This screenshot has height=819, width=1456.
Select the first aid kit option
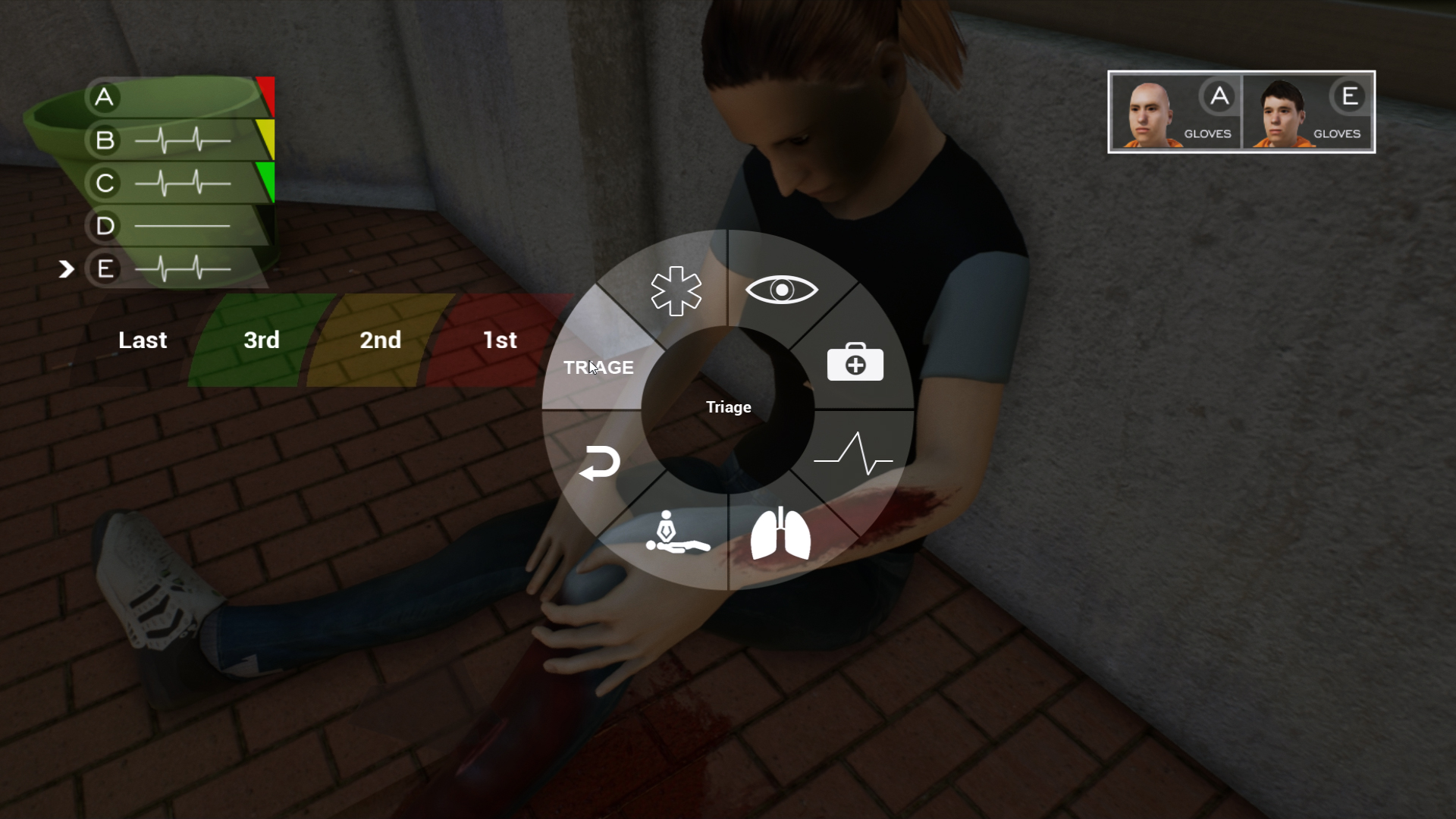point(854,363)
